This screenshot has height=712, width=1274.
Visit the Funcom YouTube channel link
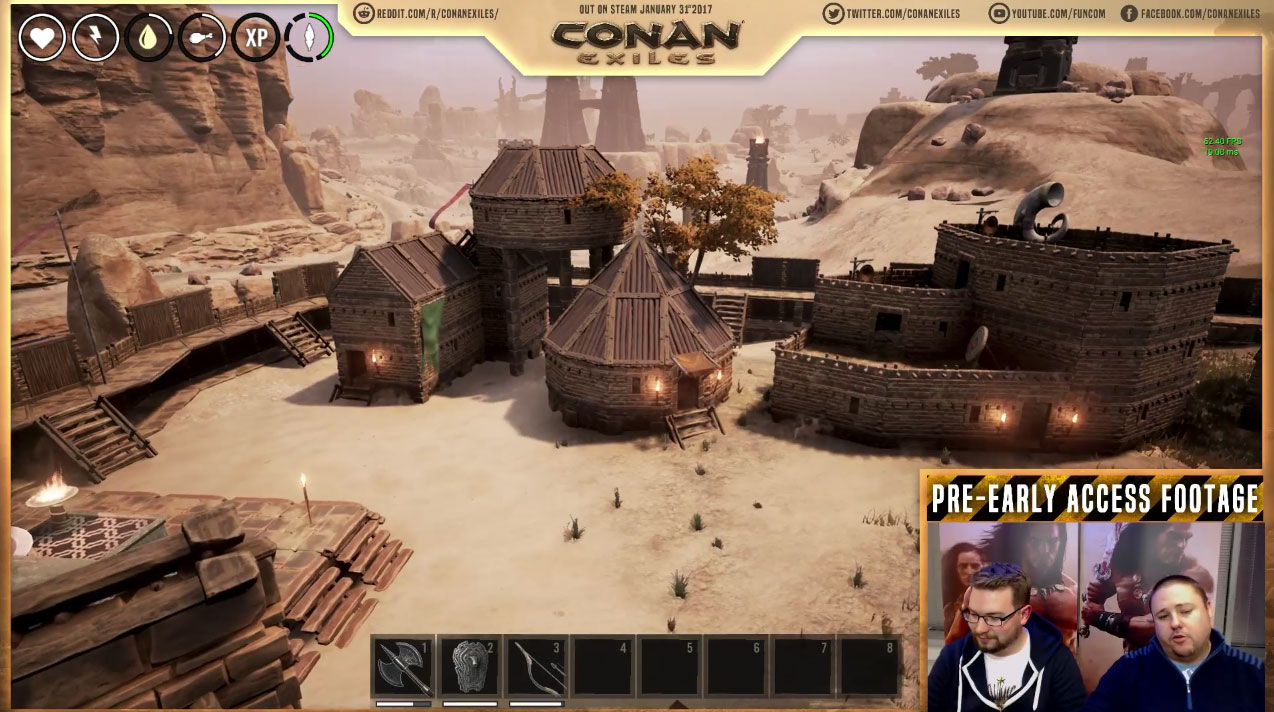pyautogui.click(x=1045, y=14)
